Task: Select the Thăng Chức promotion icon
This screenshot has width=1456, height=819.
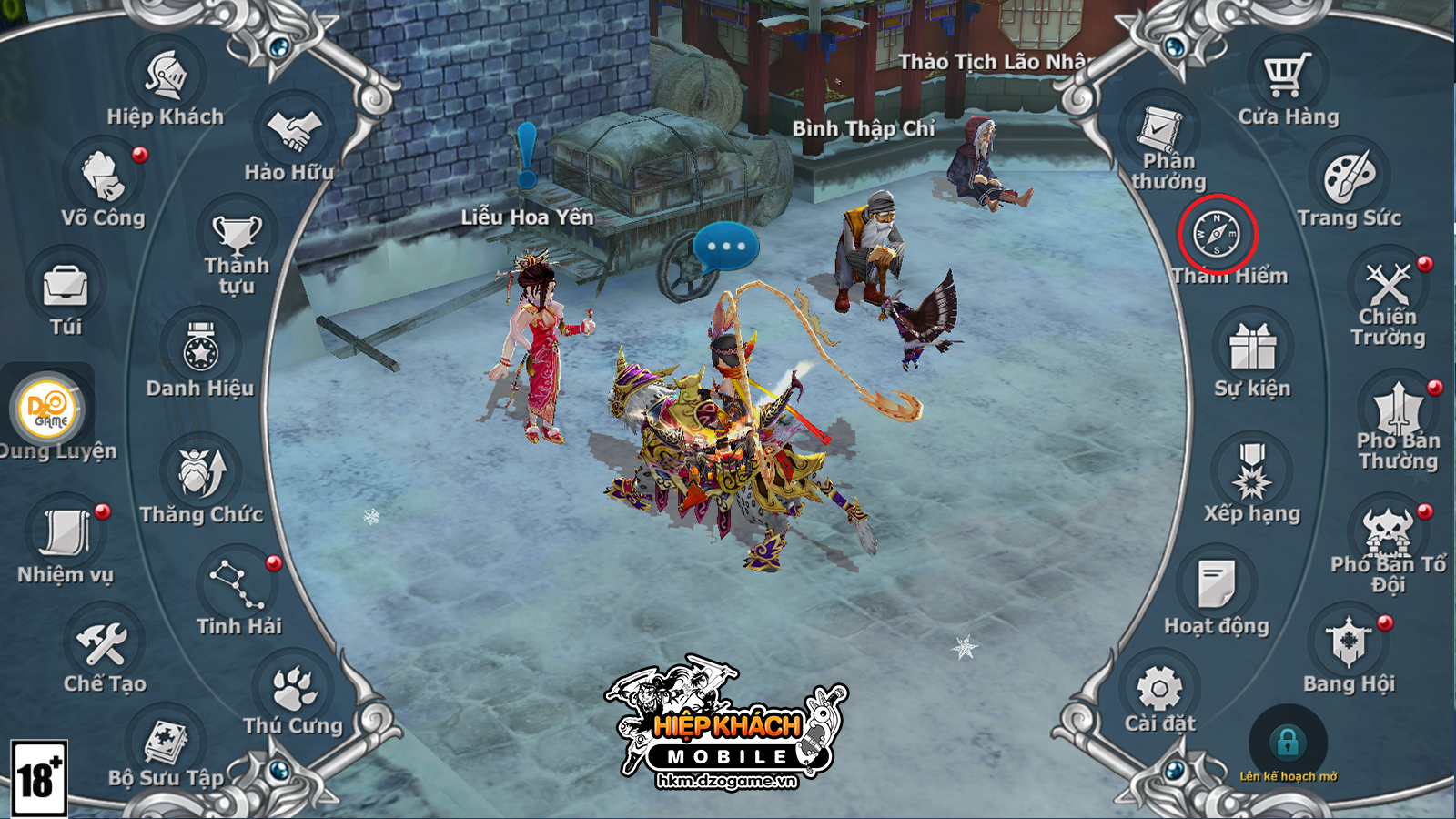Action: [202, 473]
